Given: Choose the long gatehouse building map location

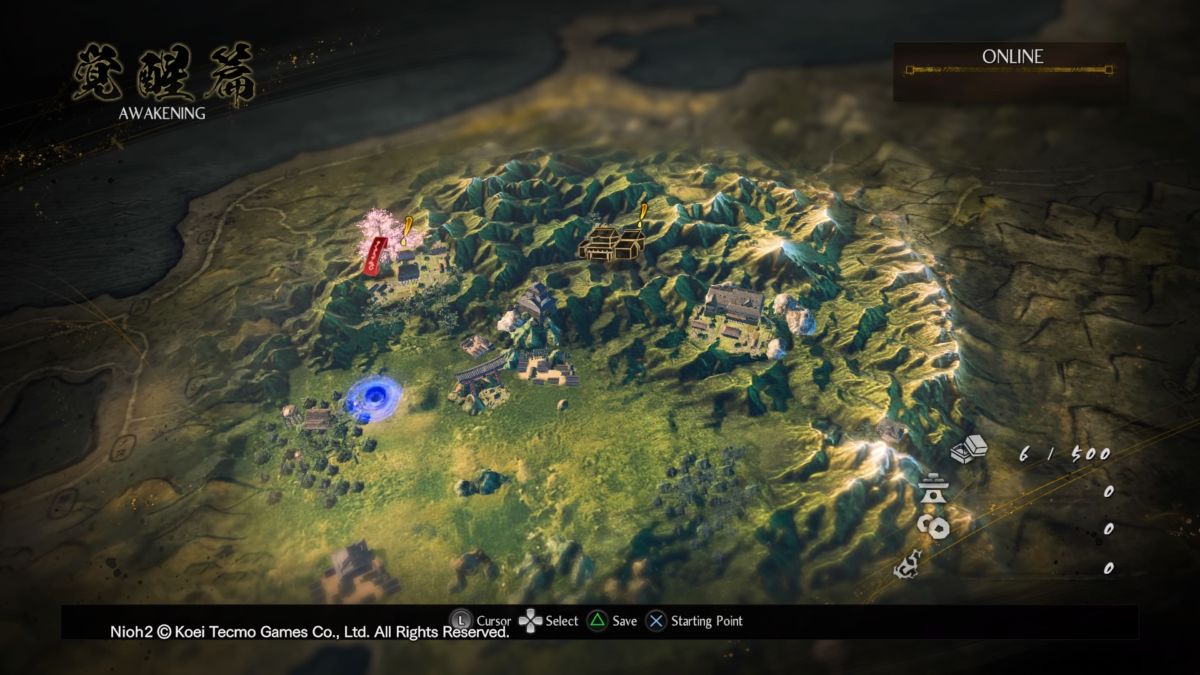Looking at the screenshot, I should point(480,377).
